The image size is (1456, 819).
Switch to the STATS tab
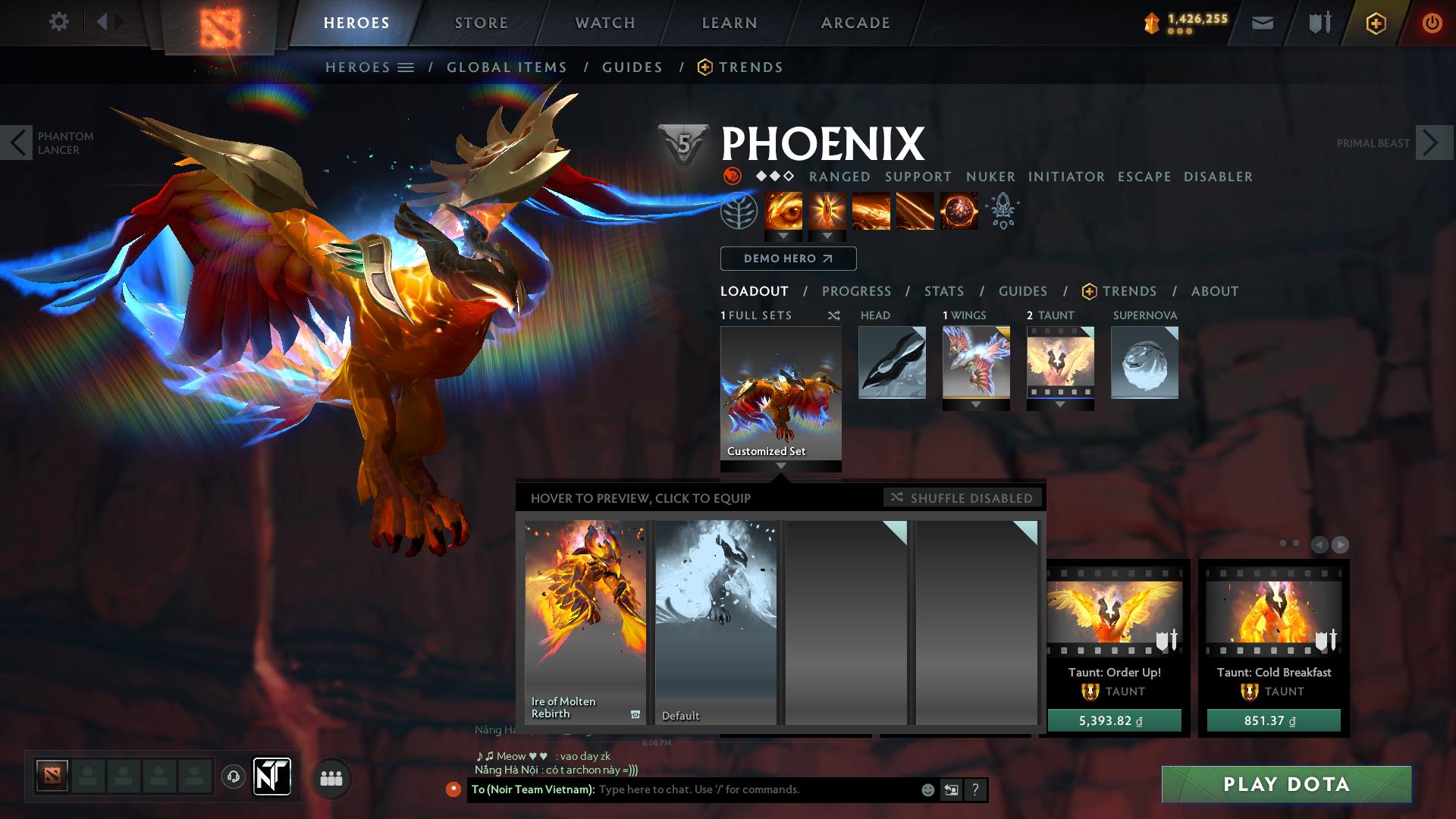point(943,291)
